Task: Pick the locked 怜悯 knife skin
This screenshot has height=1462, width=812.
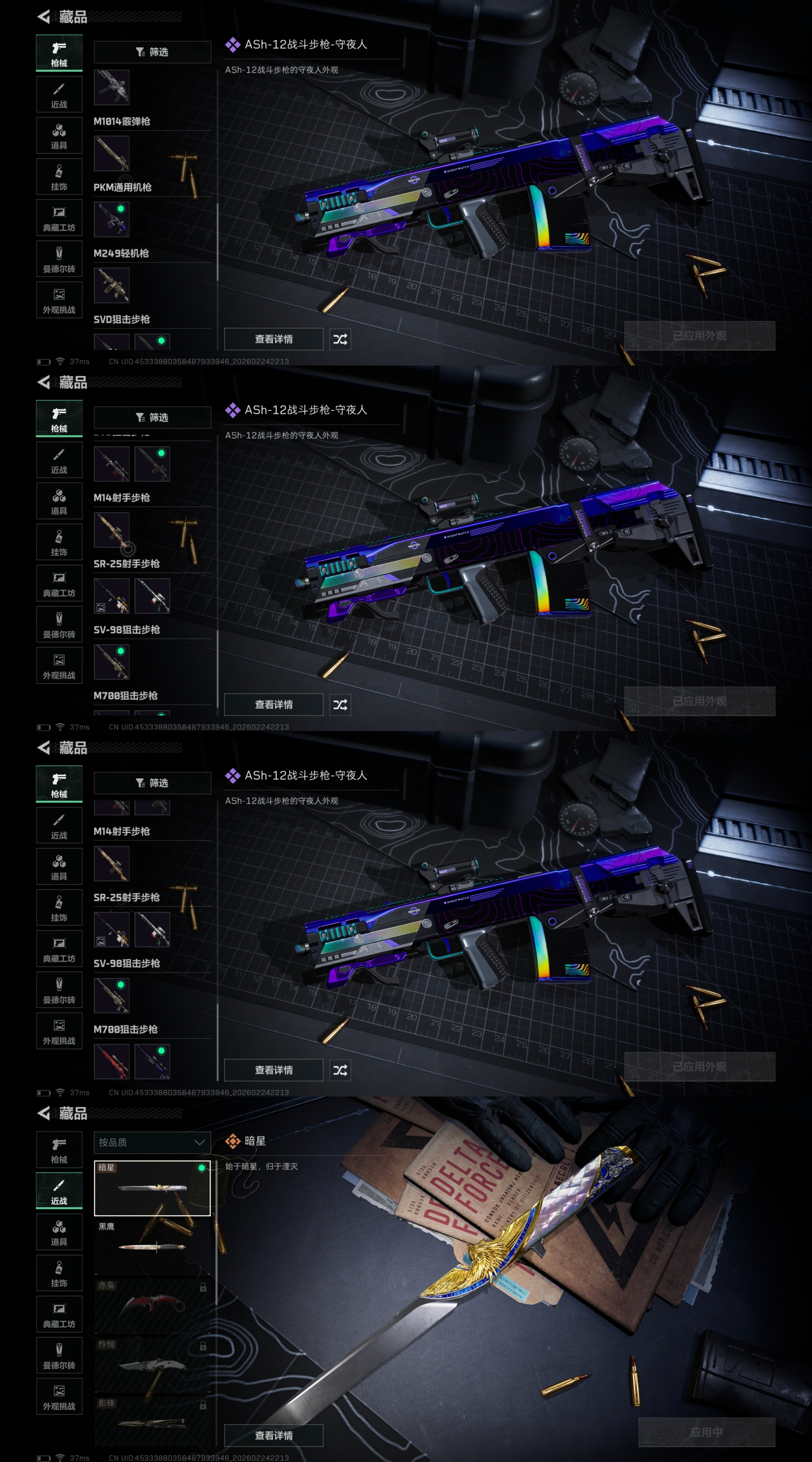Action: click(x=152, y=1363)
